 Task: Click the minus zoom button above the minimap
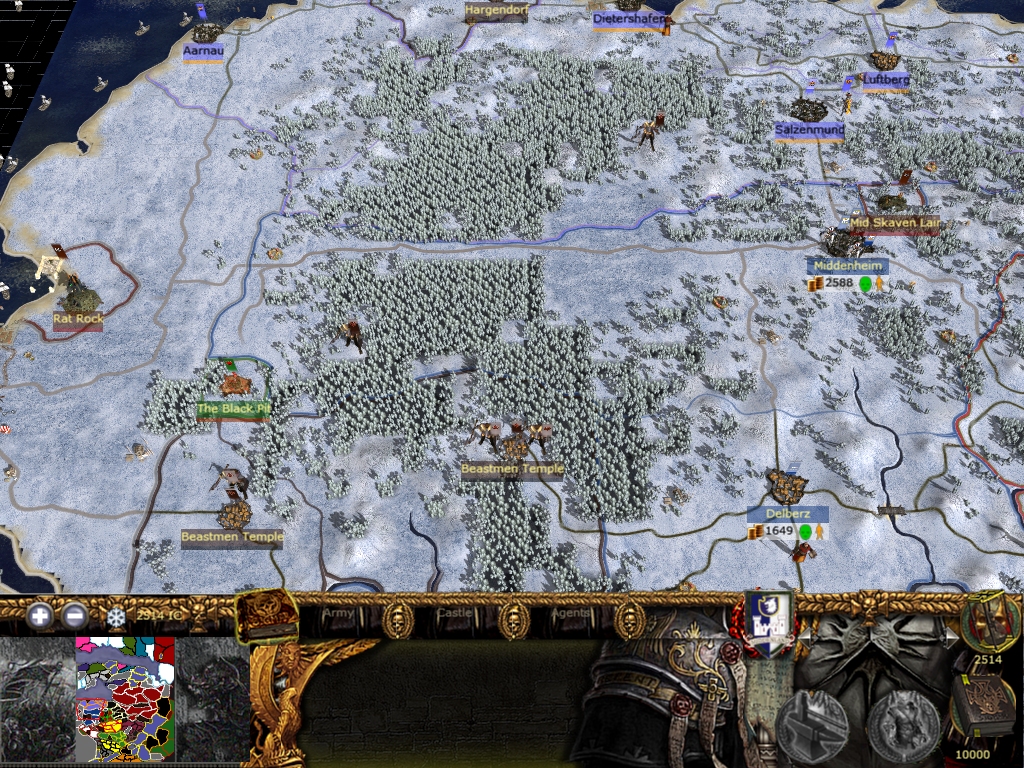tap(74, 616)
